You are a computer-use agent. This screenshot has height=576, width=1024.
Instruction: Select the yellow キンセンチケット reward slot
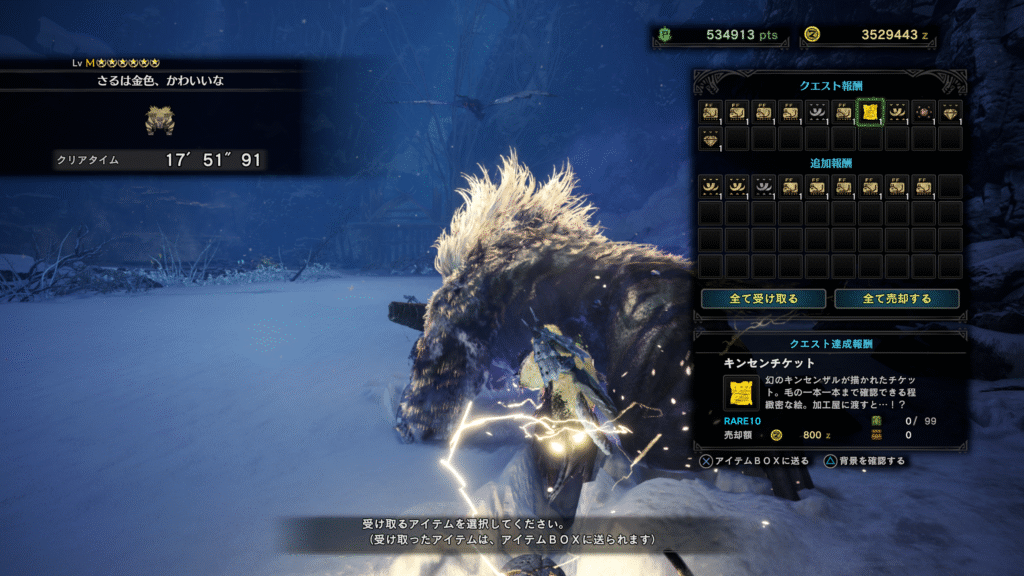coord(870,112)
